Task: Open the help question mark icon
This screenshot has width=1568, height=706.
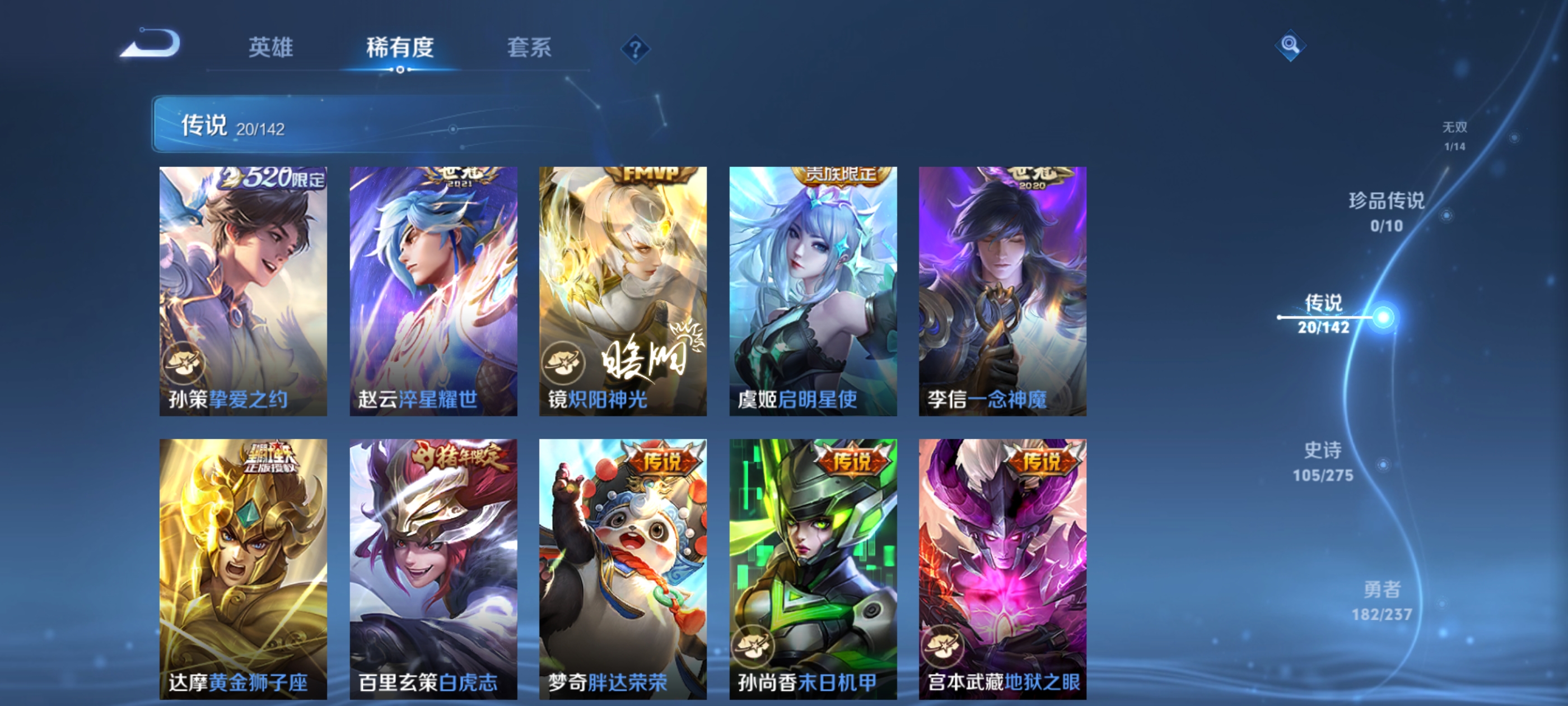Action: (637, 50)
